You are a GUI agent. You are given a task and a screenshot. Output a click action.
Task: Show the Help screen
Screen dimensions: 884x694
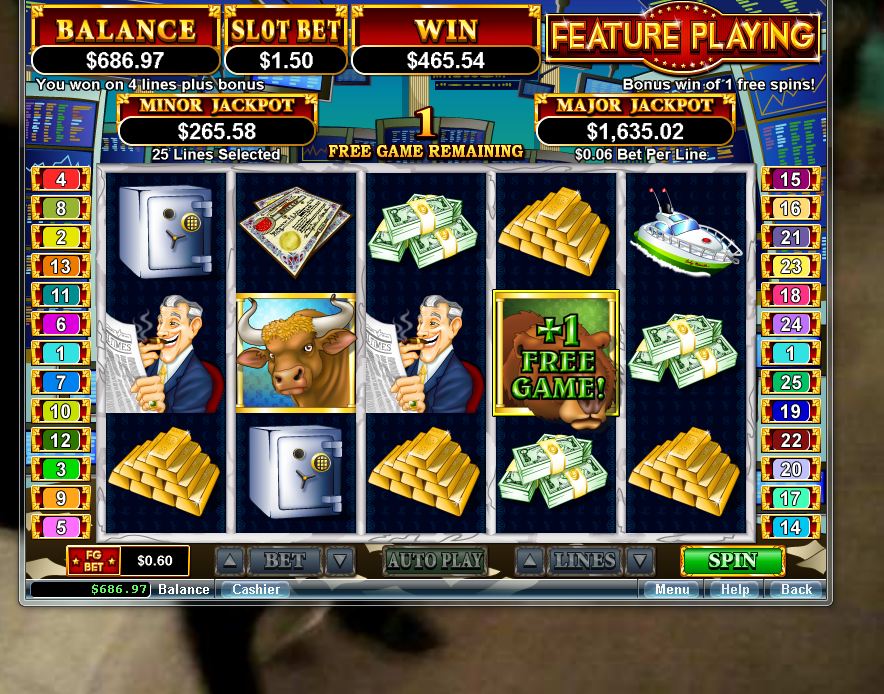pos(735,589)
